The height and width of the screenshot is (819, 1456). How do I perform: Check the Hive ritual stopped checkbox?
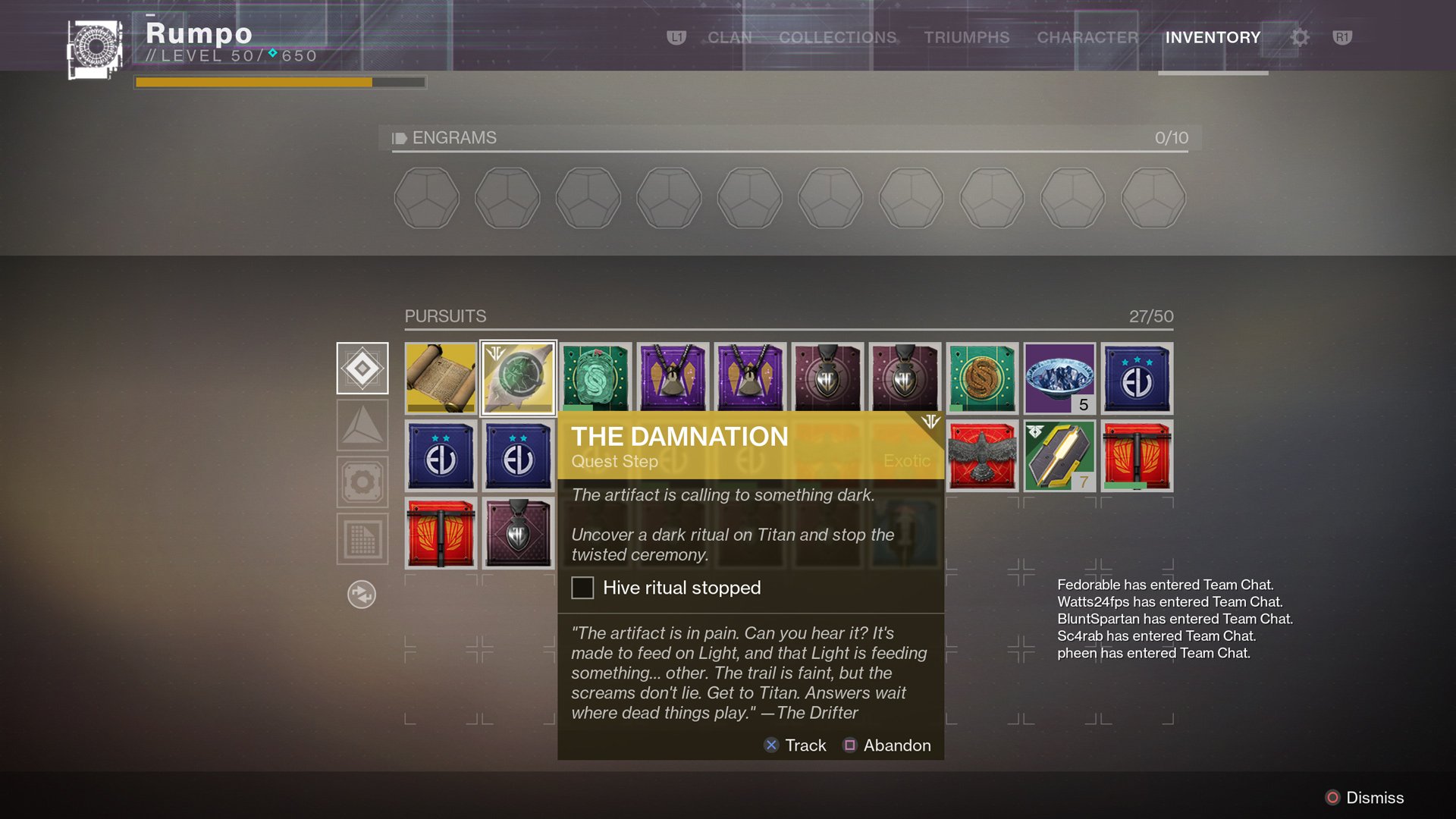tap(582, 588)
